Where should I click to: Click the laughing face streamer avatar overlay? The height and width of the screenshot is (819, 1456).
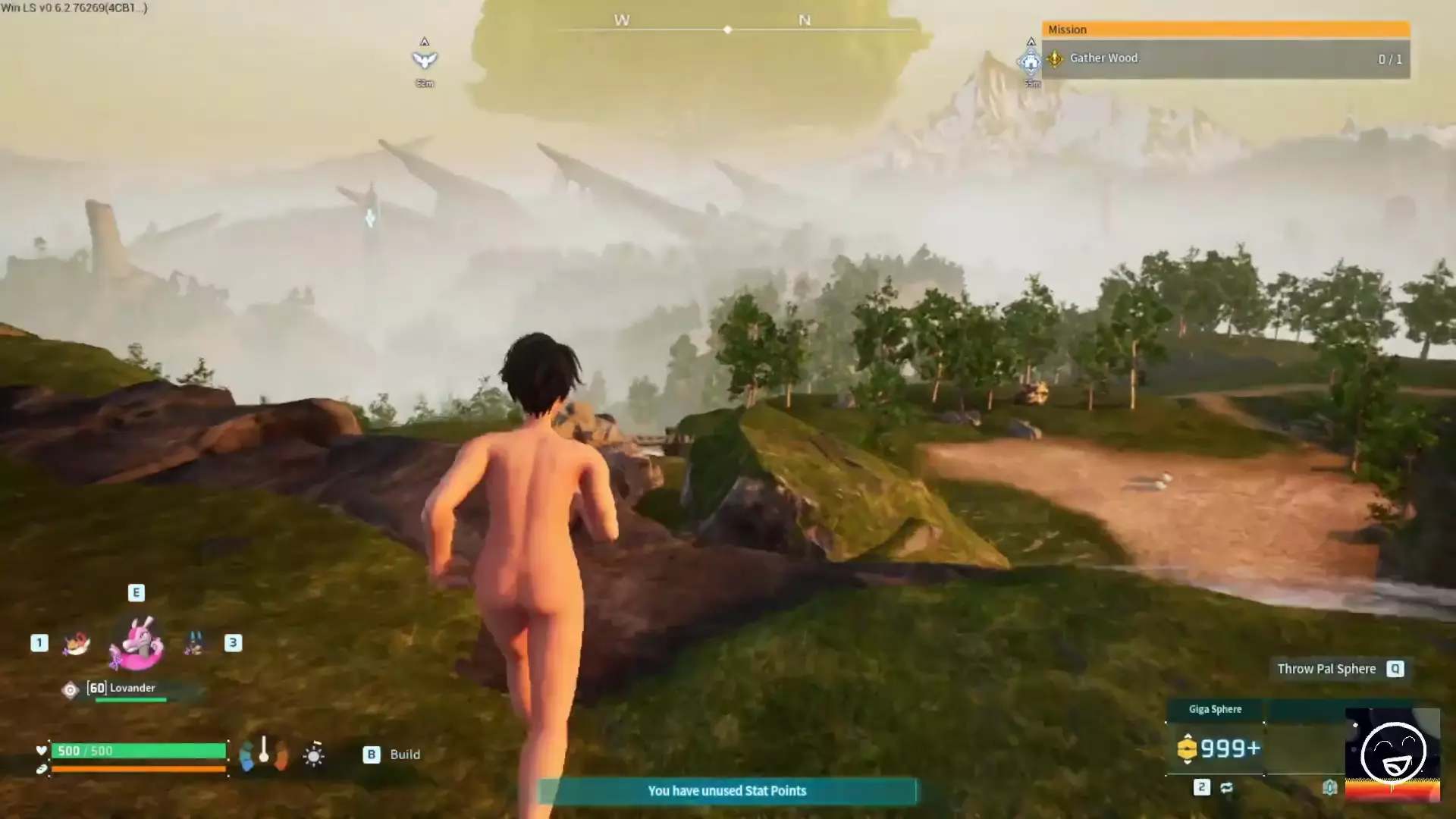tap(1392, 754)
